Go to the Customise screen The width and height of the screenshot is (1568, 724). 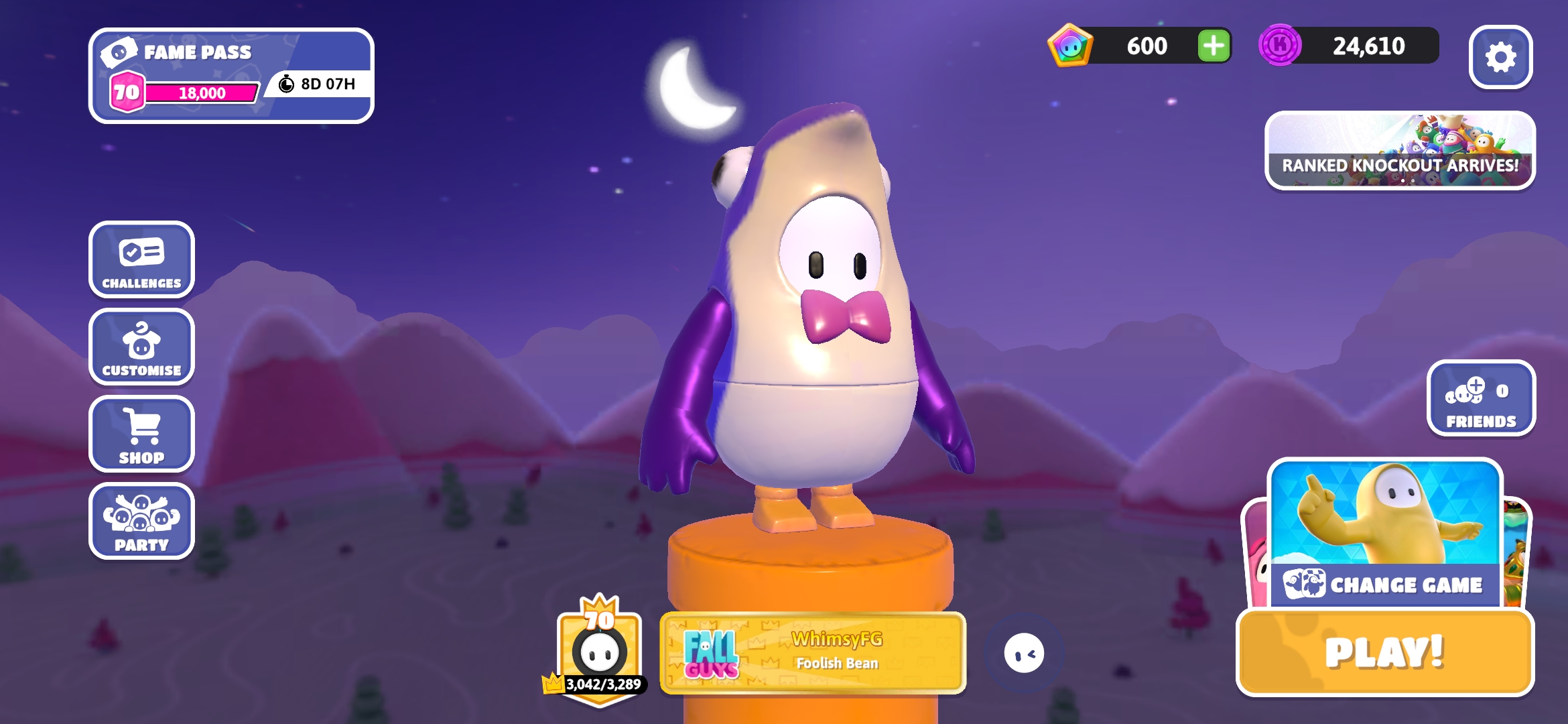click(x=141, y=347)
